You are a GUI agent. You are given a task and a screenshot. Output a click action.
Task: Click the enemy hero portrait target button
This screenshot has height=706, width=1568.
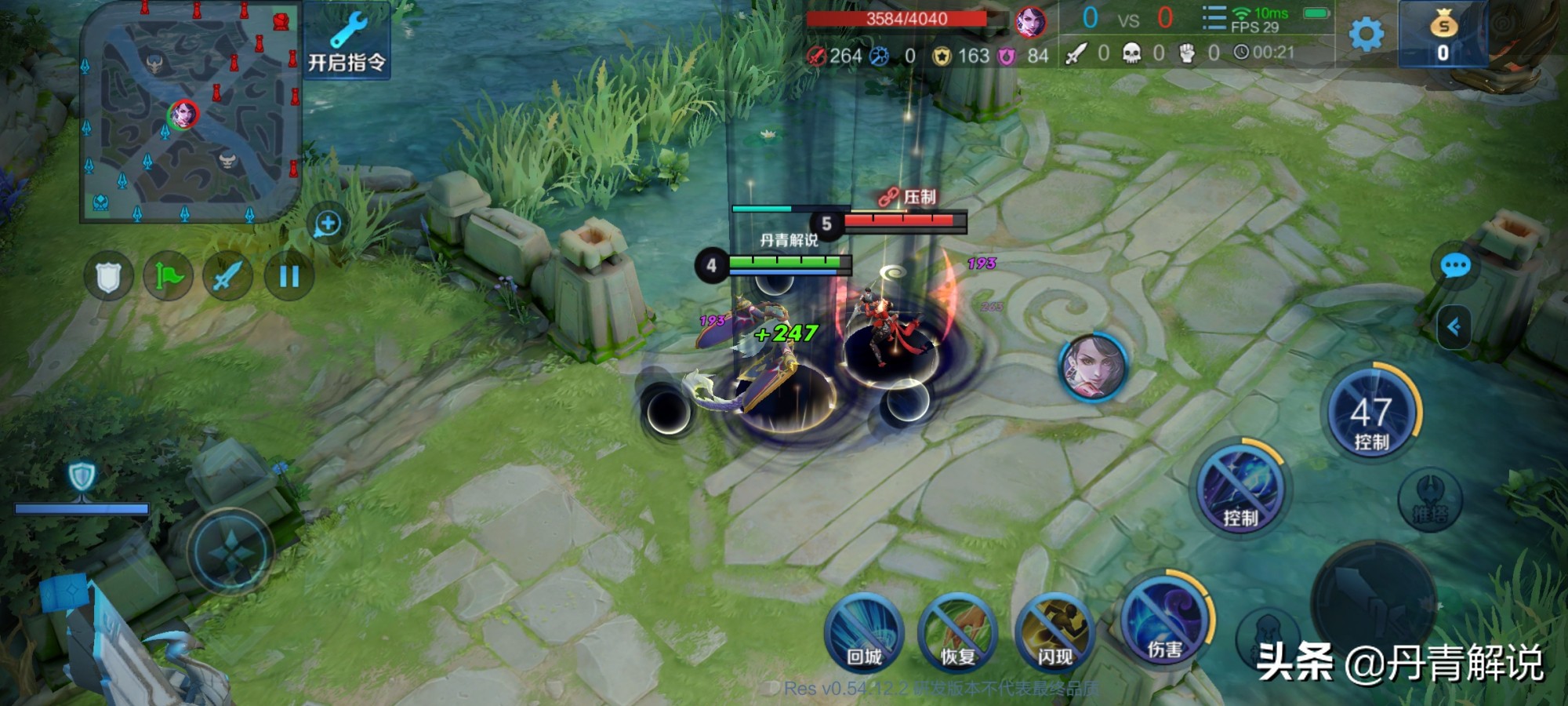[1092, 367]
